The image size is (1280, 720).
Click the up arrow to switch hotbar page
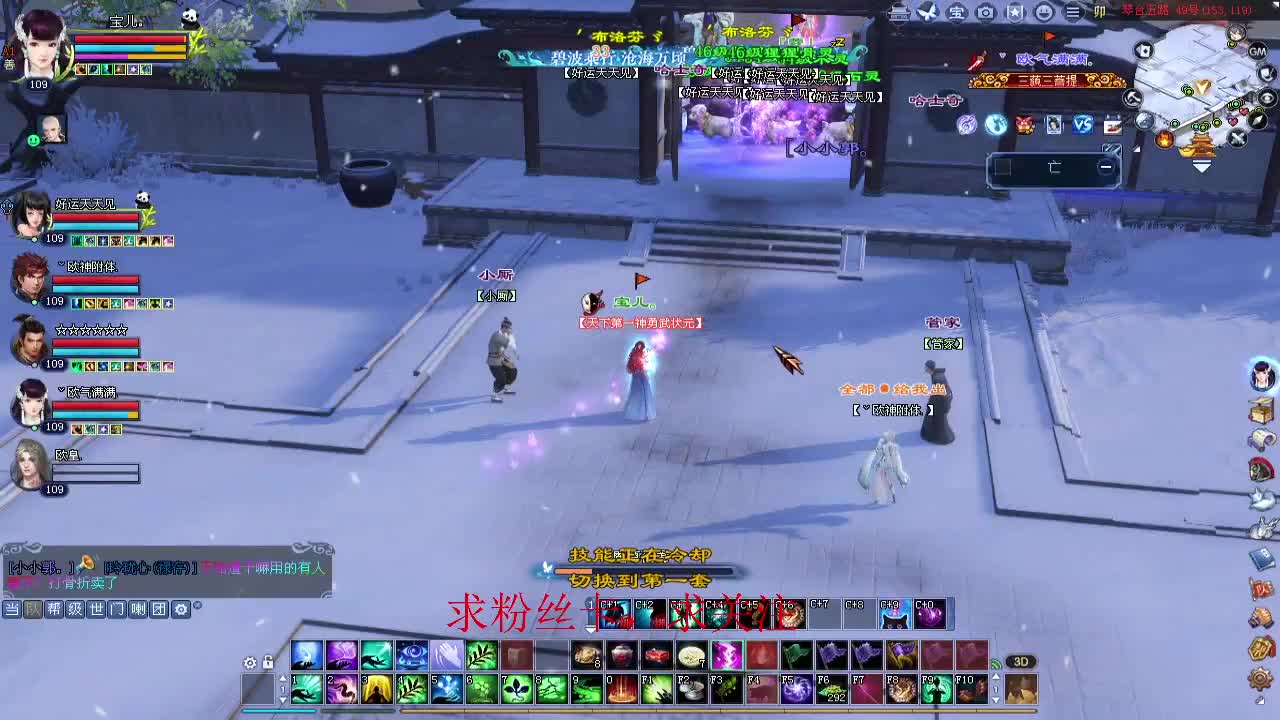tap(283, 678)
